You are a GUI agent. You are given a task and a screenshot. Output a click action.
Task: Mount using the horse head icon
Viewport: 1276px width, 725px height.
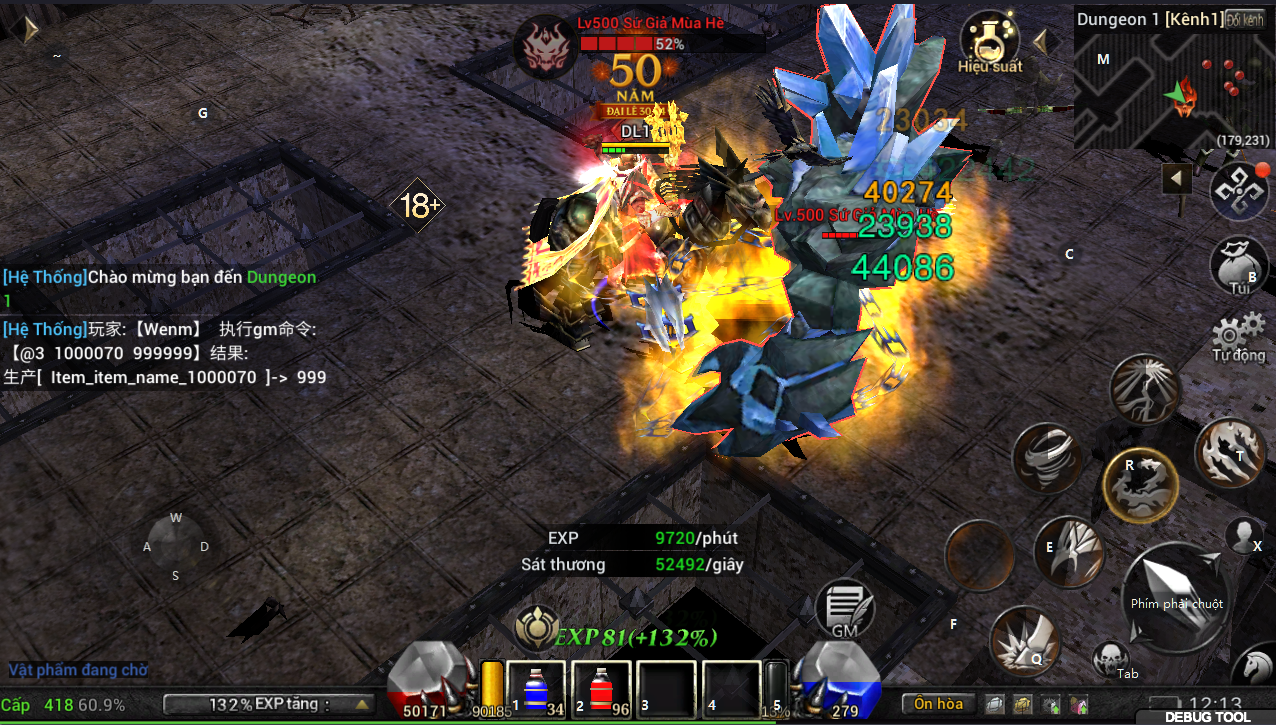[x=1256, y=668]
